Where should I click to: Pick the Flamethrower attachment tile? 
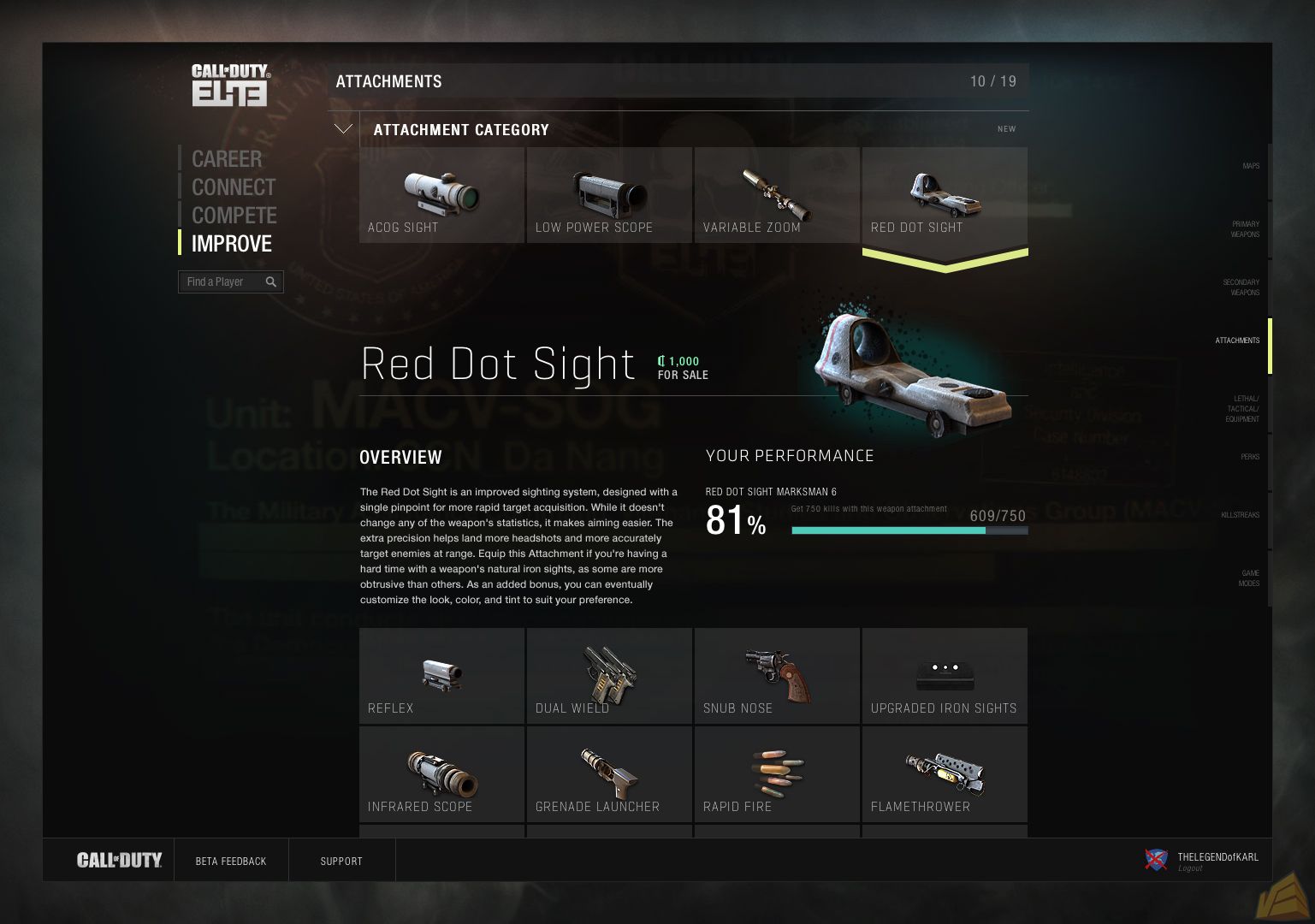tap(945, 774)
